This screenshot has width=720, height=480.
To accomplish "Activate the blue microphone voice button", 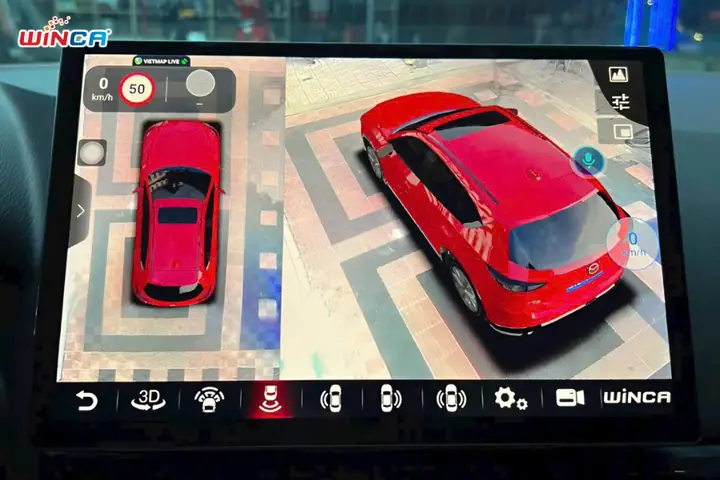I will (587, 160).
